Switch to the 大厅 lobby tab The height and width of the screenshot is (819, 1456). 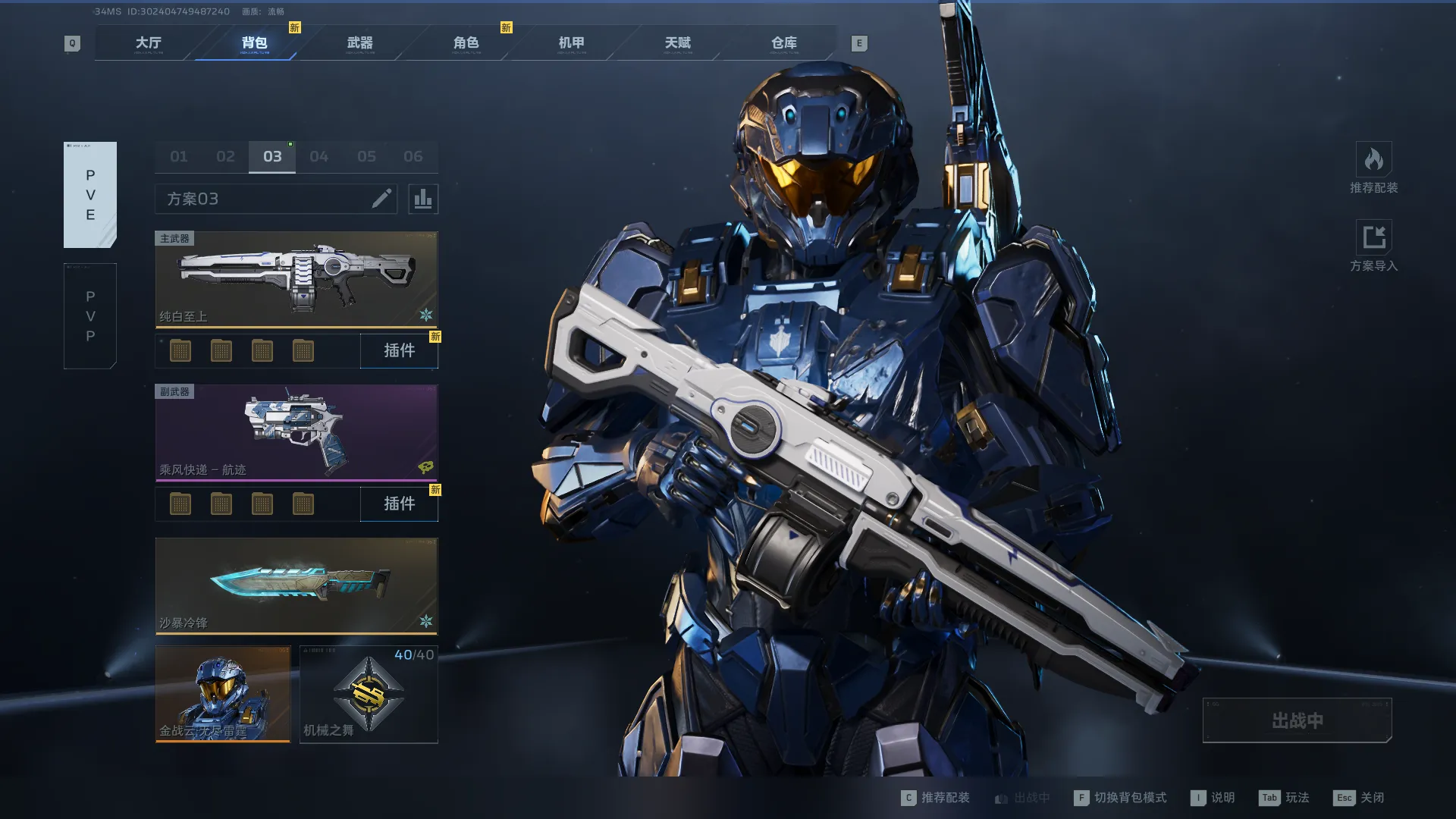tap(148, 43)
